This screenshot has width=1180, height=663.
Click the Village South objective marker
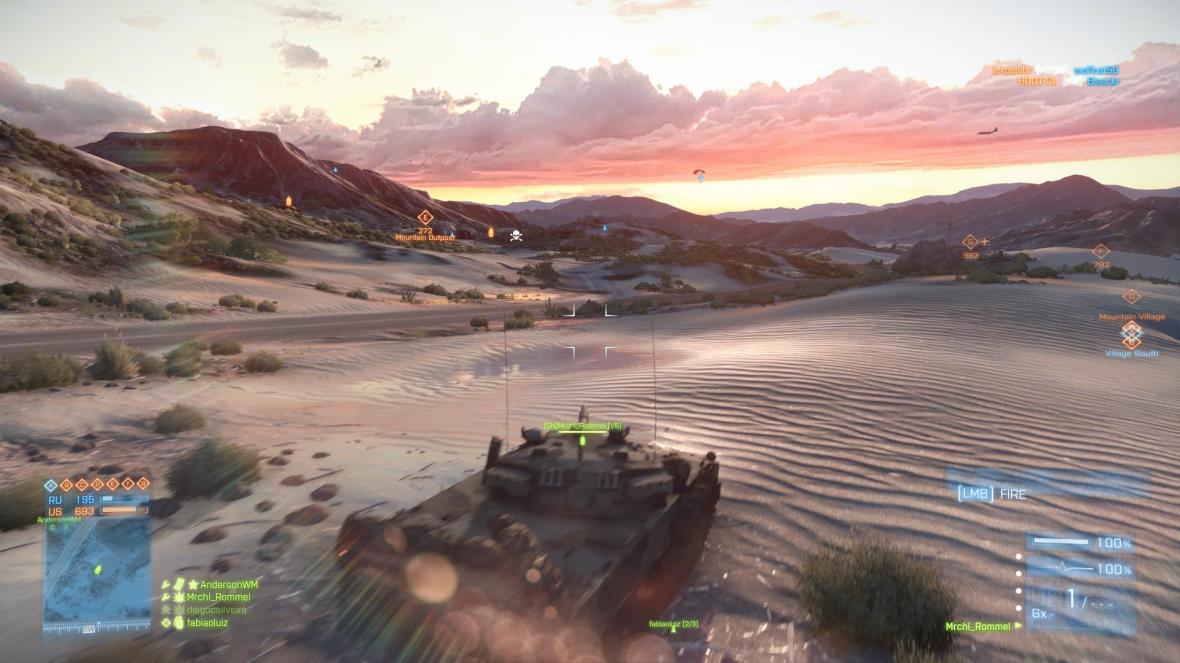tap(1131, 334)
